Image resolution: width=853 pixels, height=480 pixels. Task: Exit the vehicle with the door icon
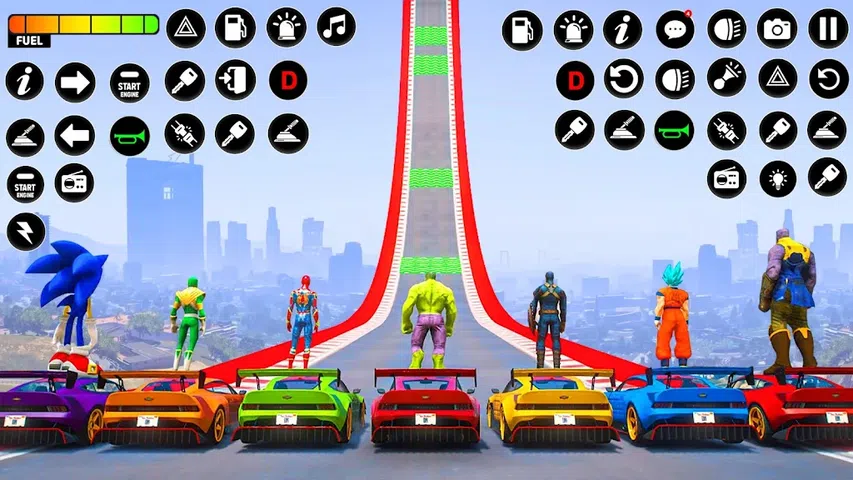point(235,80)
